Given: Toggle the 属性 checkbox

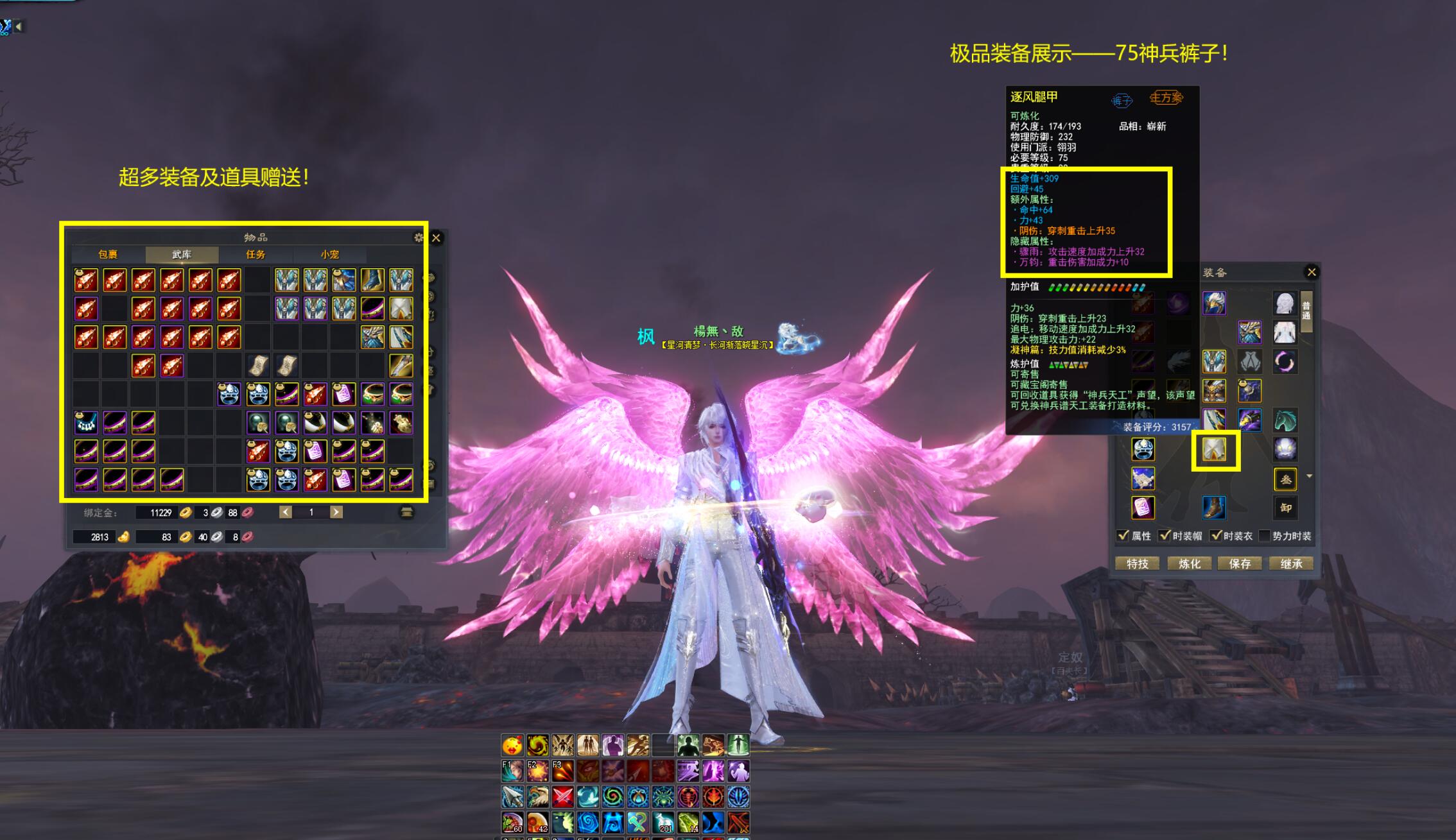Looking at the screenshot, I should [1123, 536].
